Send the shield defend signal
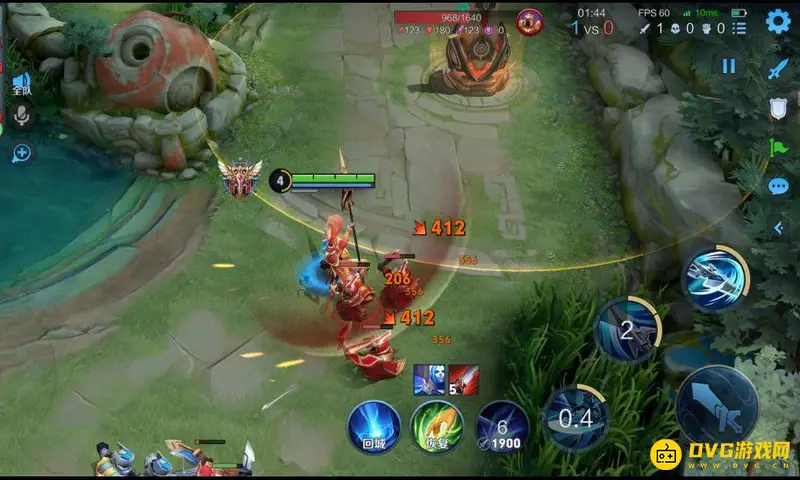The image size is (800, 480). pos(778,109)
